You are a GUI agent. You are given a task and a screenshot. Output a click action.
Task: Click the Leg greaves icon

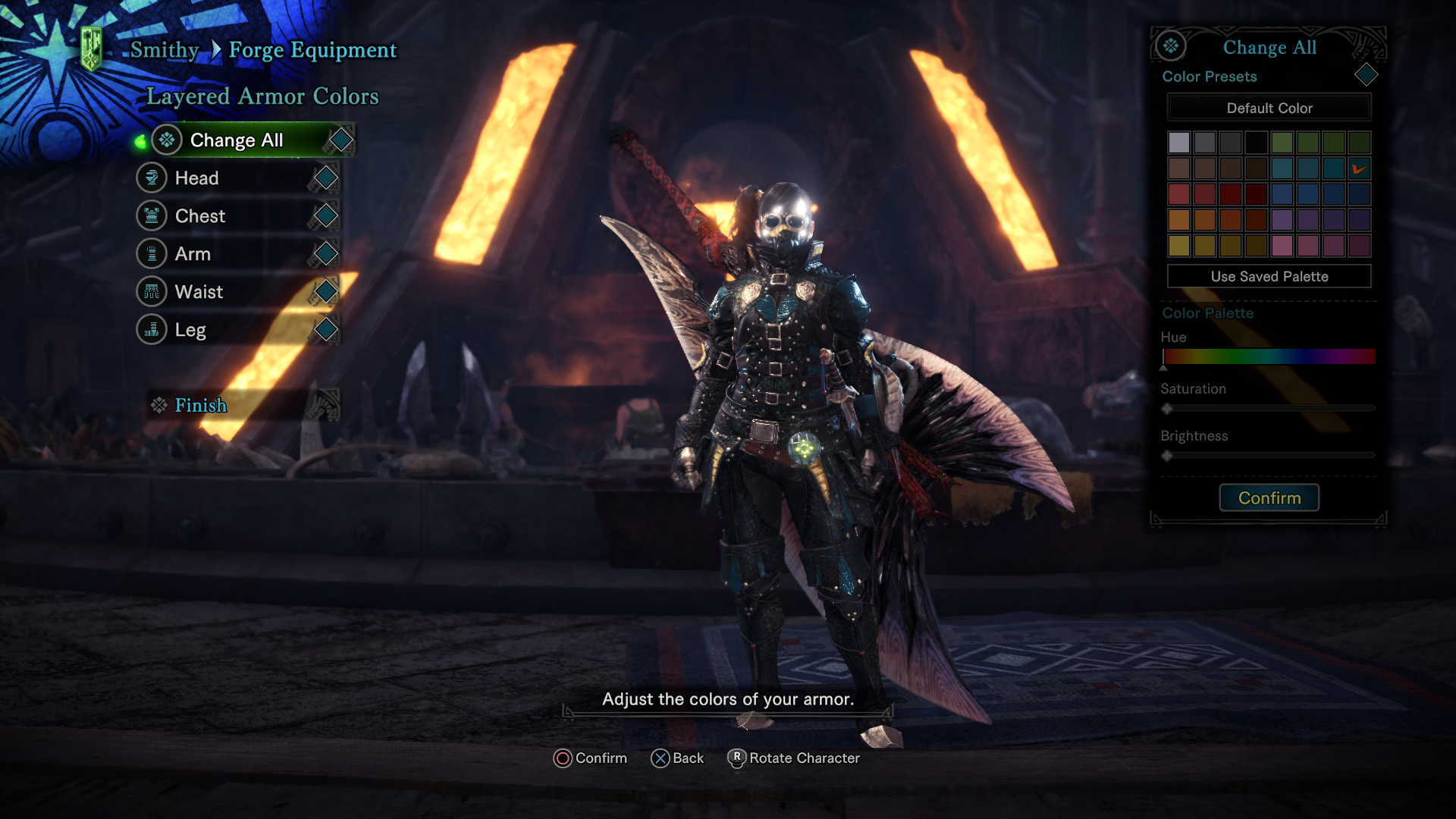(152, 329)
